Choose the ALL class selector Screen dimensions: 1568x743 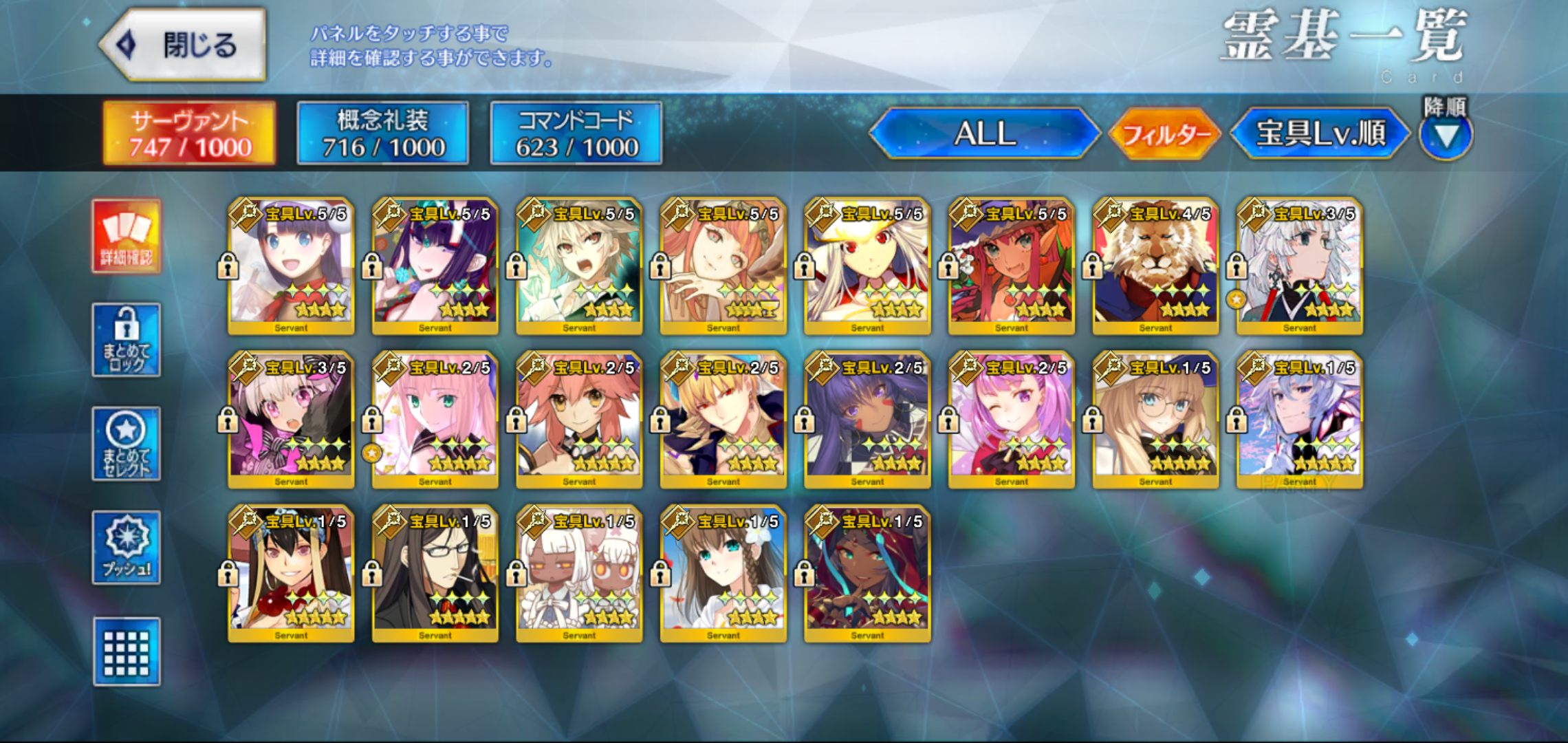pos(985,133)
